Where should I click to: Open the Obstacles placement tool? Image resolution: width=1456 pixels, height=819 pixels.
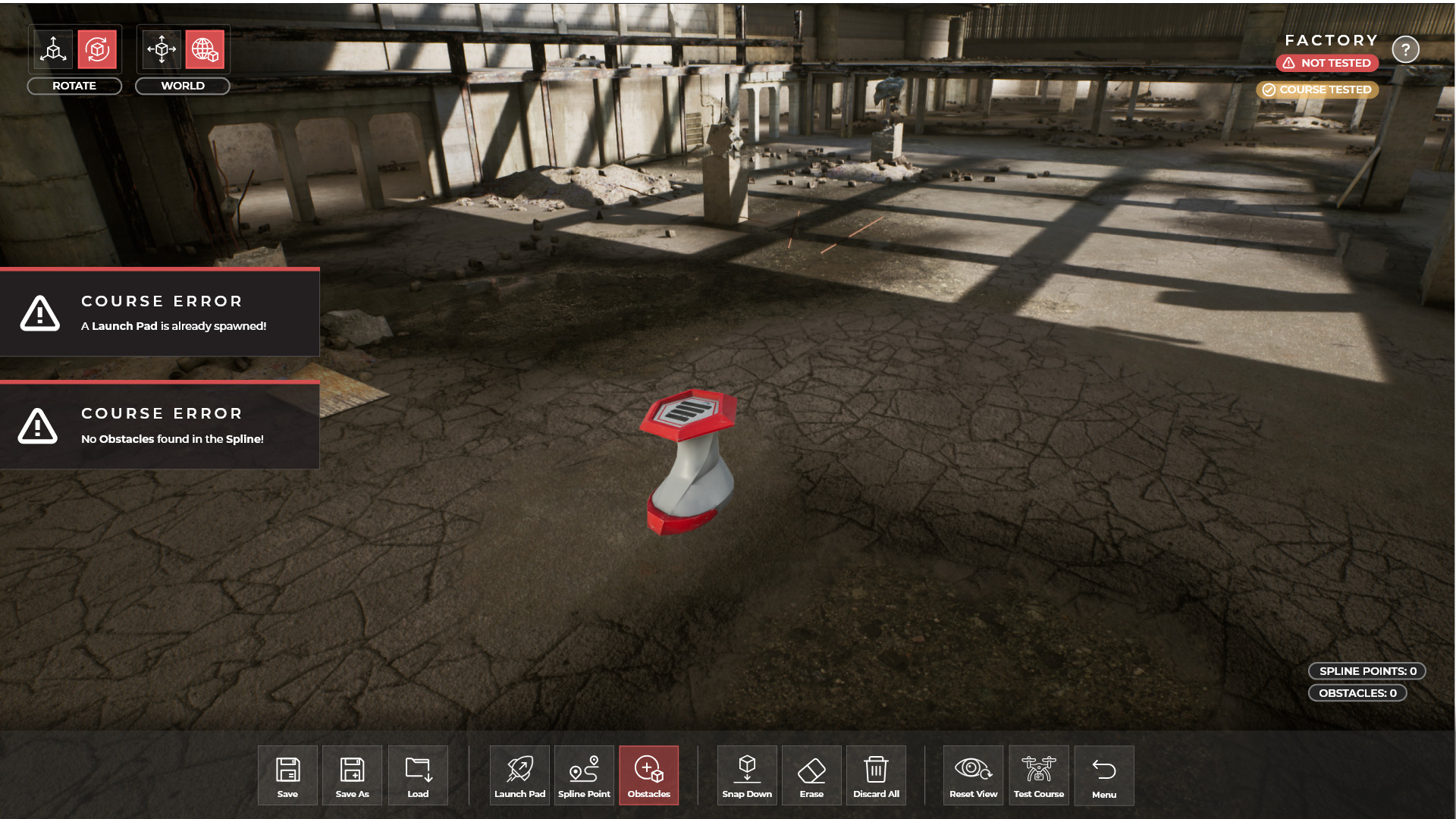pos(648,775)
